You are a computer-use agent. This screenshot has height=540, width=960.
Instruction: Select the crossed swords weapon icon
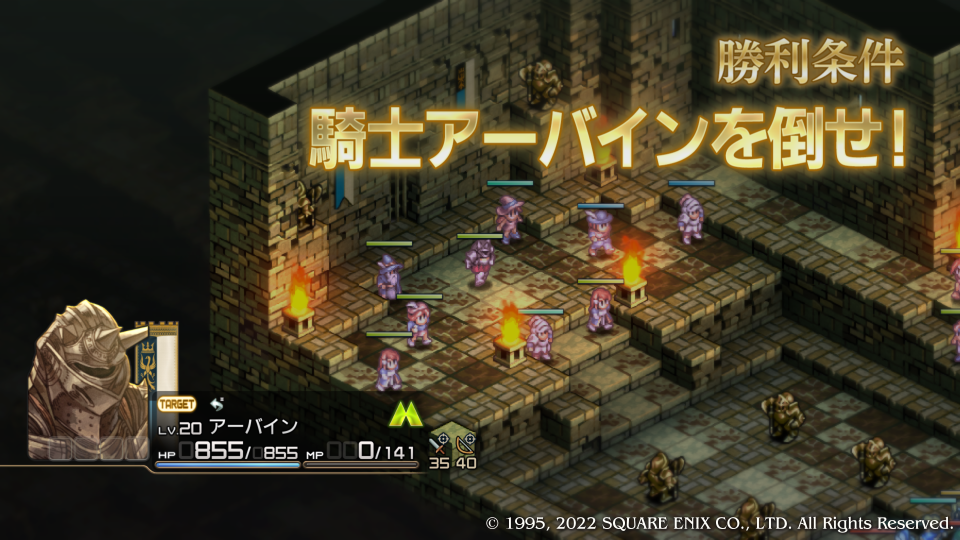[x=440, y=443]
